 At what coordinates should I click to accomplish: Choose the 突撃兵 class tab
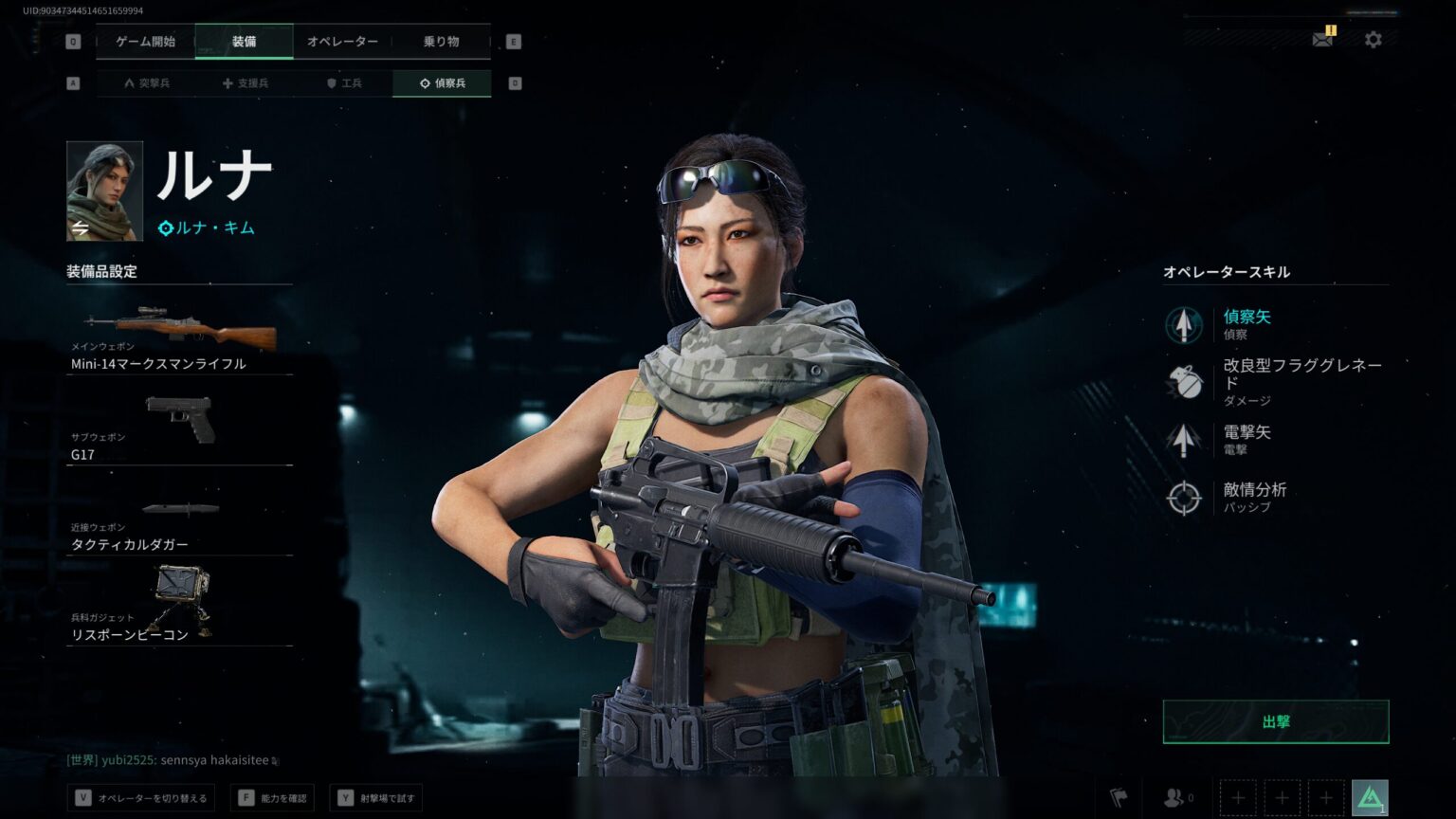click(x=147, y=83)
